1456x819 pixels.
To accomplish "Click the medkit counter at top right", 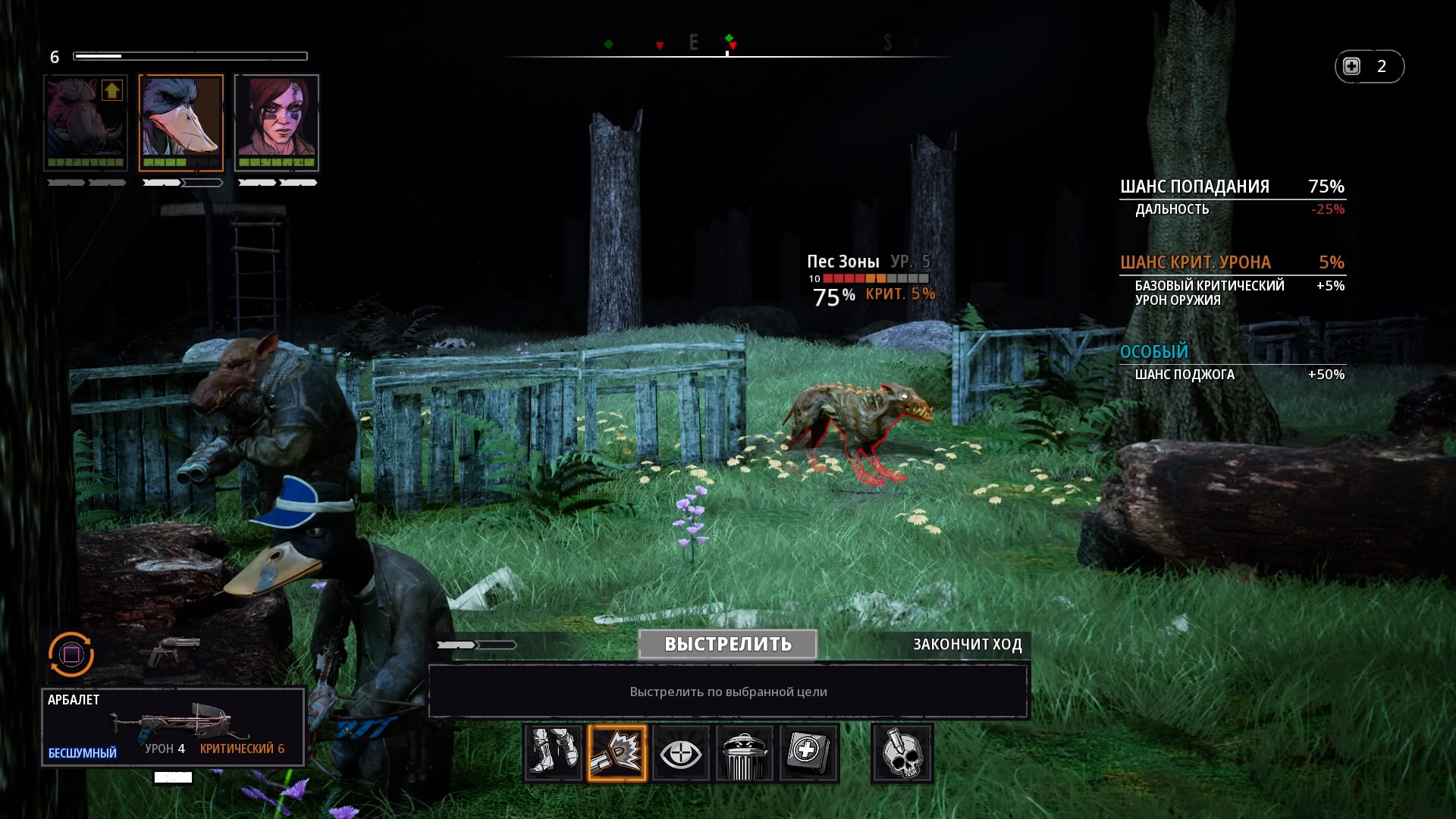I will [1369, 67].
